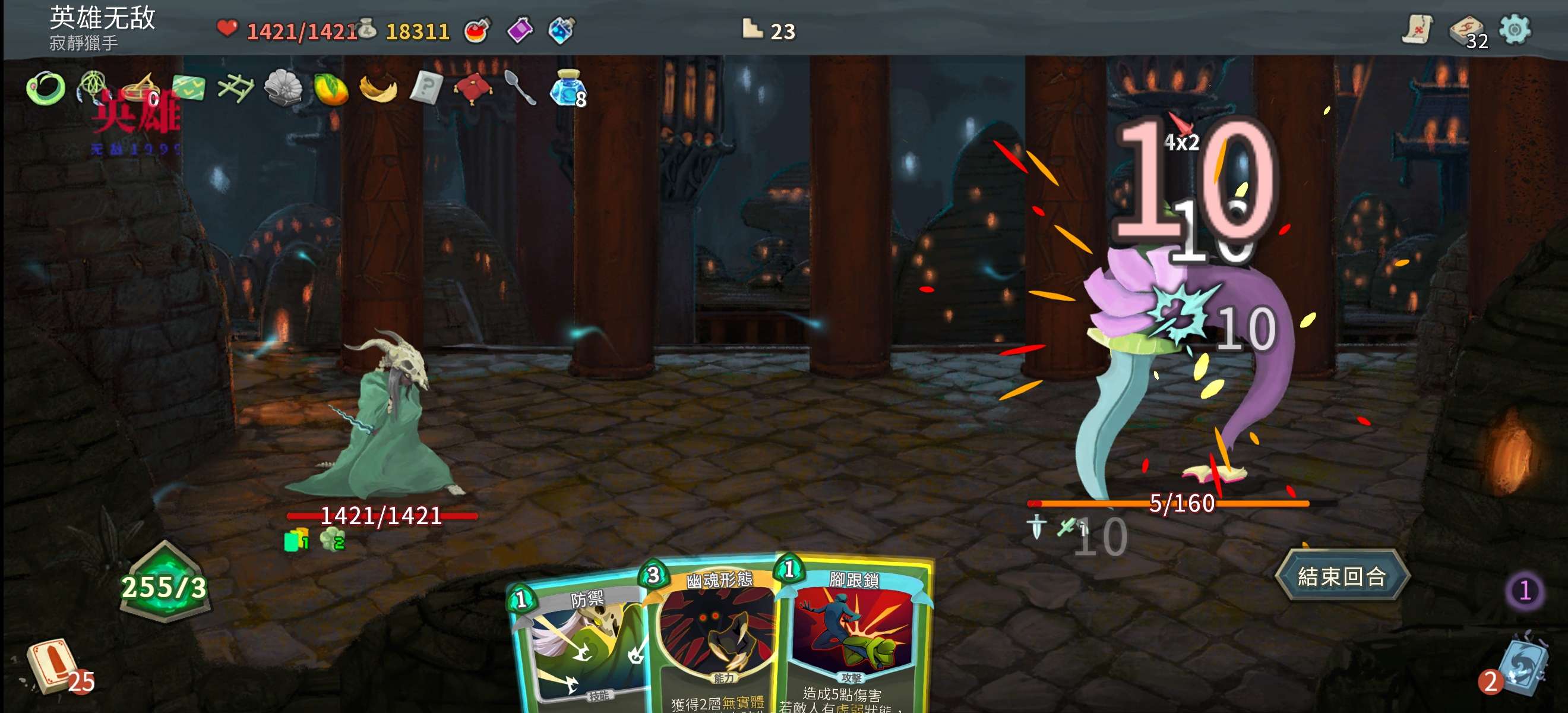The height and width of the screenshot is (713, 1568).
Task: Select the blue sparkling potion
Action: [561, 30]
